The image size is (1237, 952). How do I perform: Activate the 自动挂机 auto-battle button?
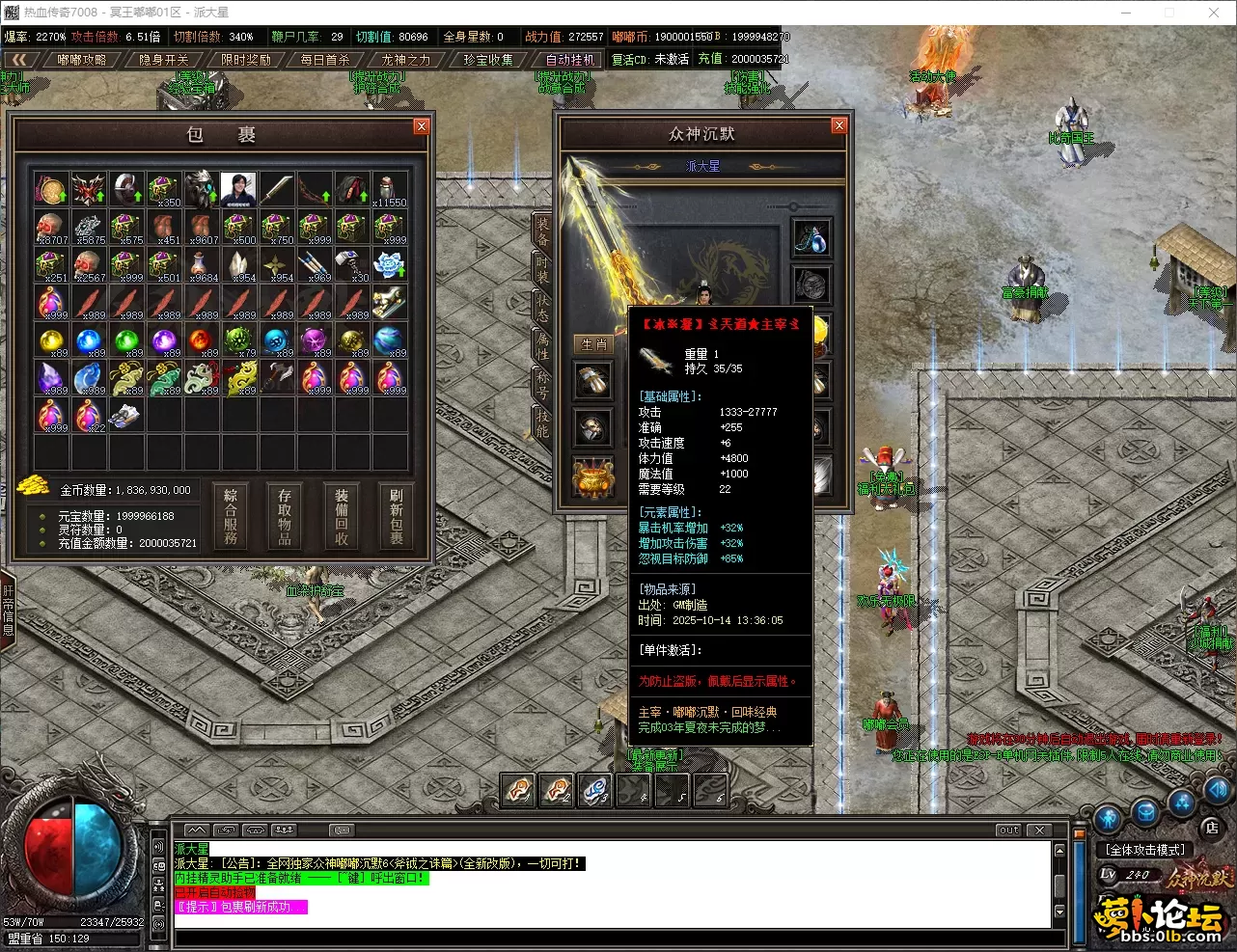coord(570,60)
